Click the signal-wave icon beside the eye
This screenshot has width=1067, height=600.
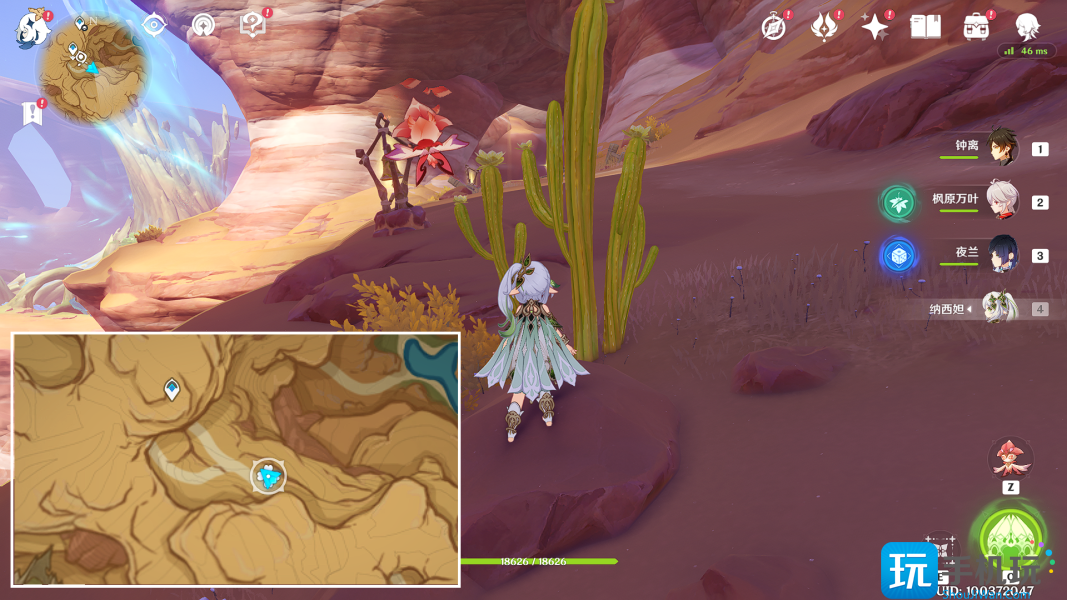(203, 25)
